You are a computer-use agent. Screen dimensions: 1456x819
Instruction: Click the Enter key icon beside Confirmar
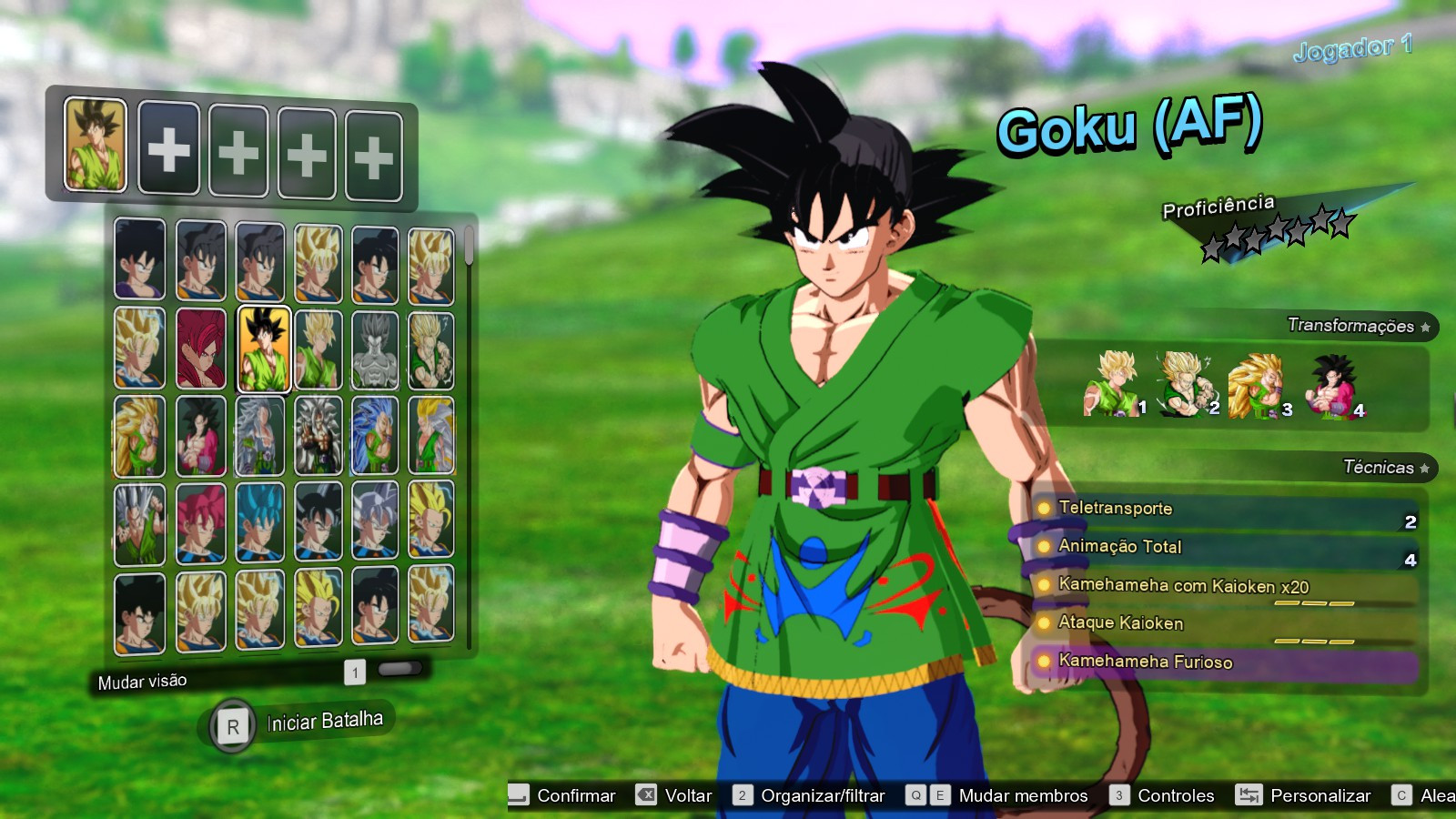(517, 795)
